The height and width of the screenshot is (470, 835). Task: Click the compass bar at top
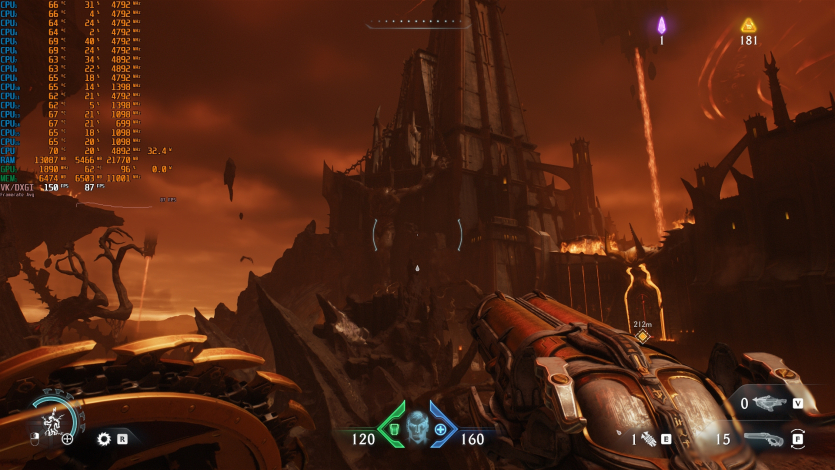pos(417,20)
